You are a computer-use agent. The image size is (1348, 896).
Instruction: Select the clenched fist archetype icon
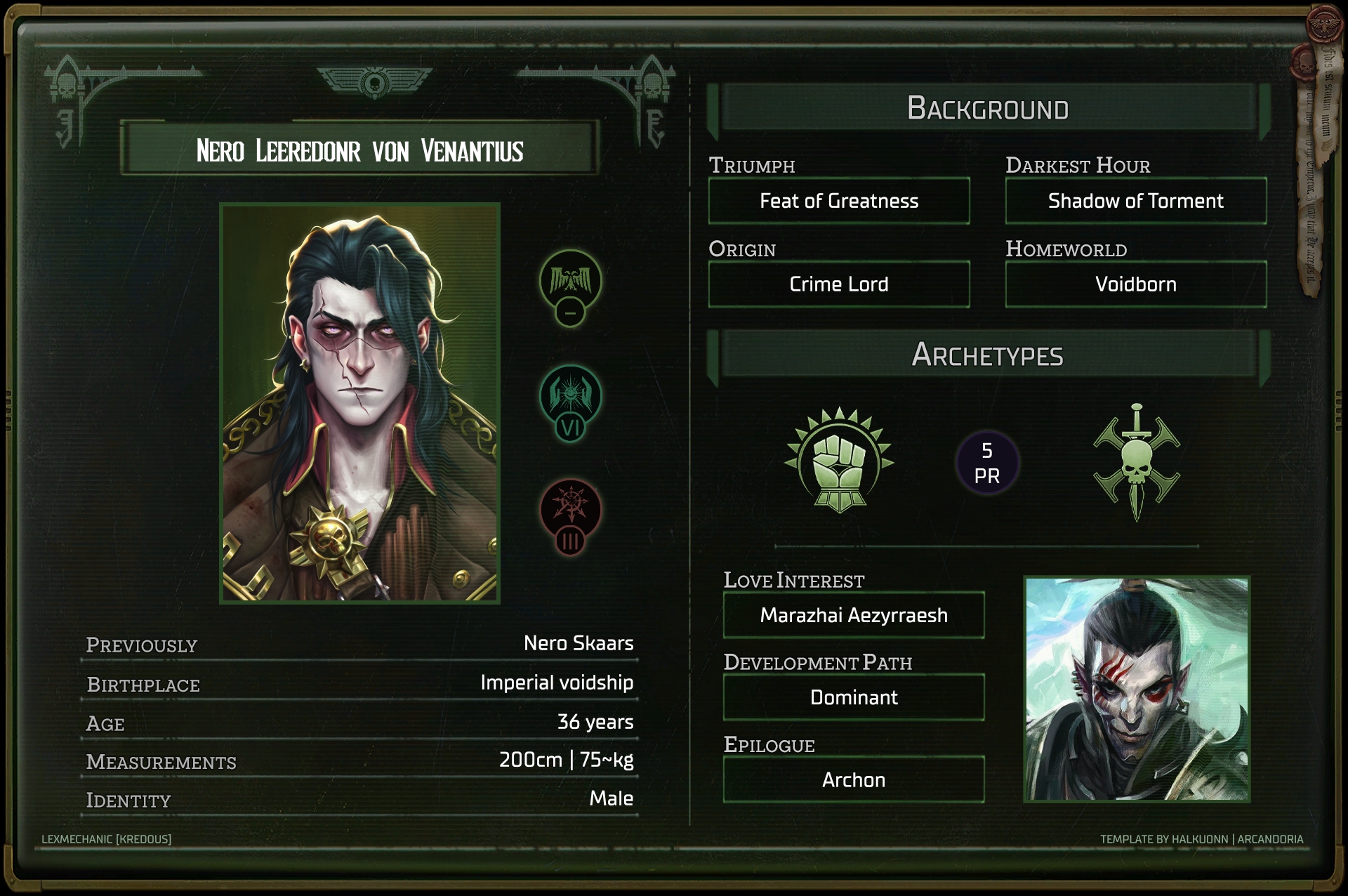840,461
